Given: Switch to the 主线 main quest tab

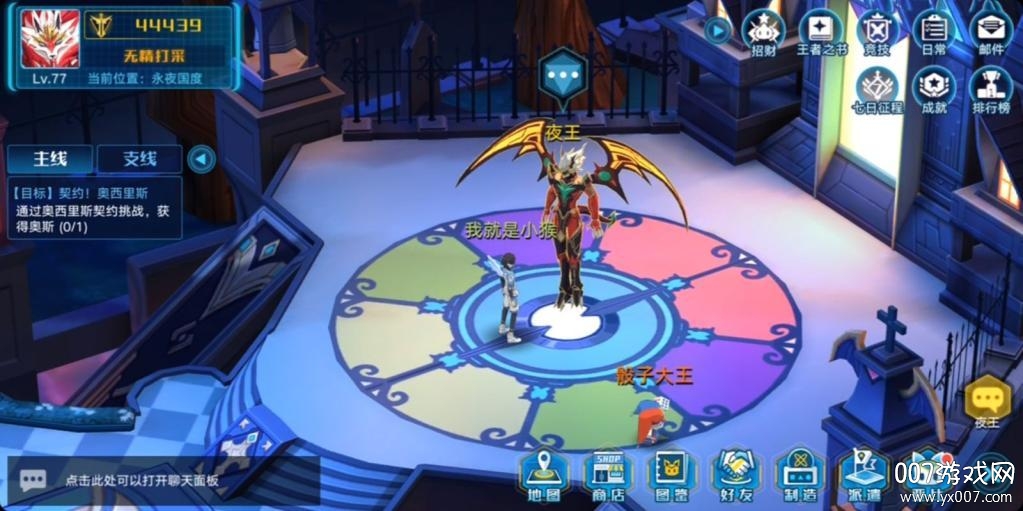Looking at the screenshot, I should [x=50, y=158].
